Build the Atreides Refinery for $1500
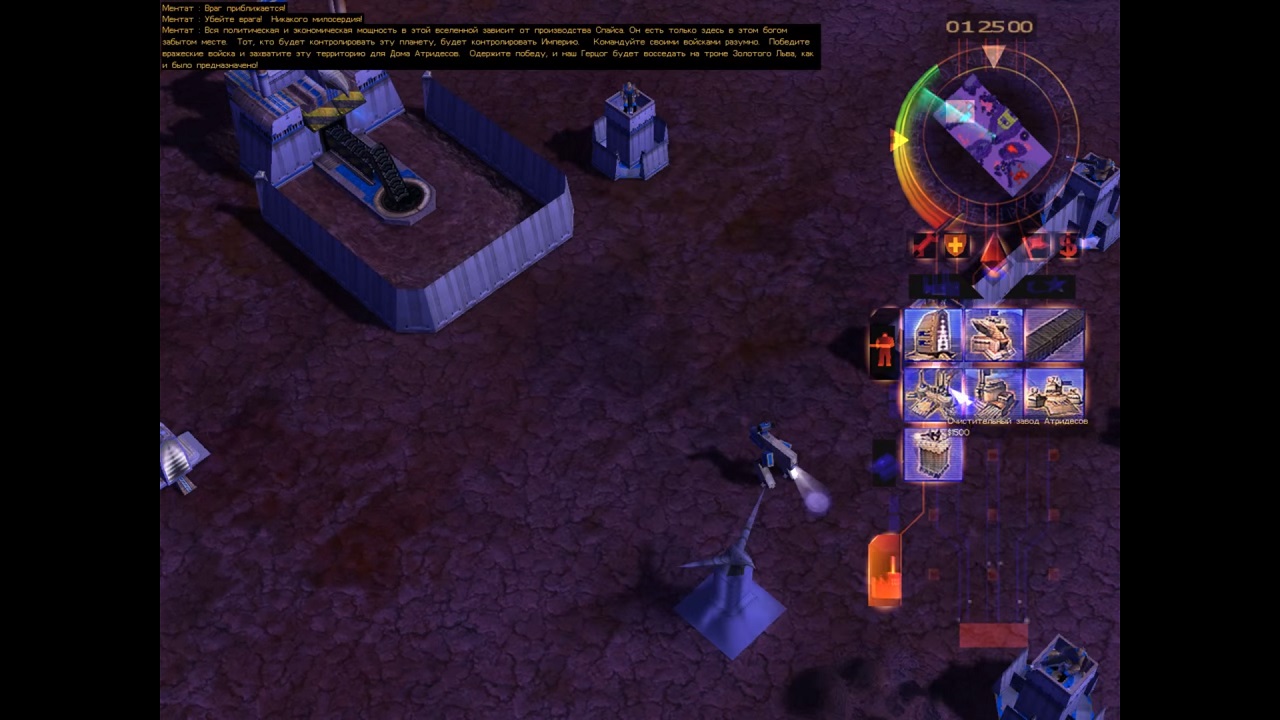The image size is (1280, 720). tap(932, 393)
